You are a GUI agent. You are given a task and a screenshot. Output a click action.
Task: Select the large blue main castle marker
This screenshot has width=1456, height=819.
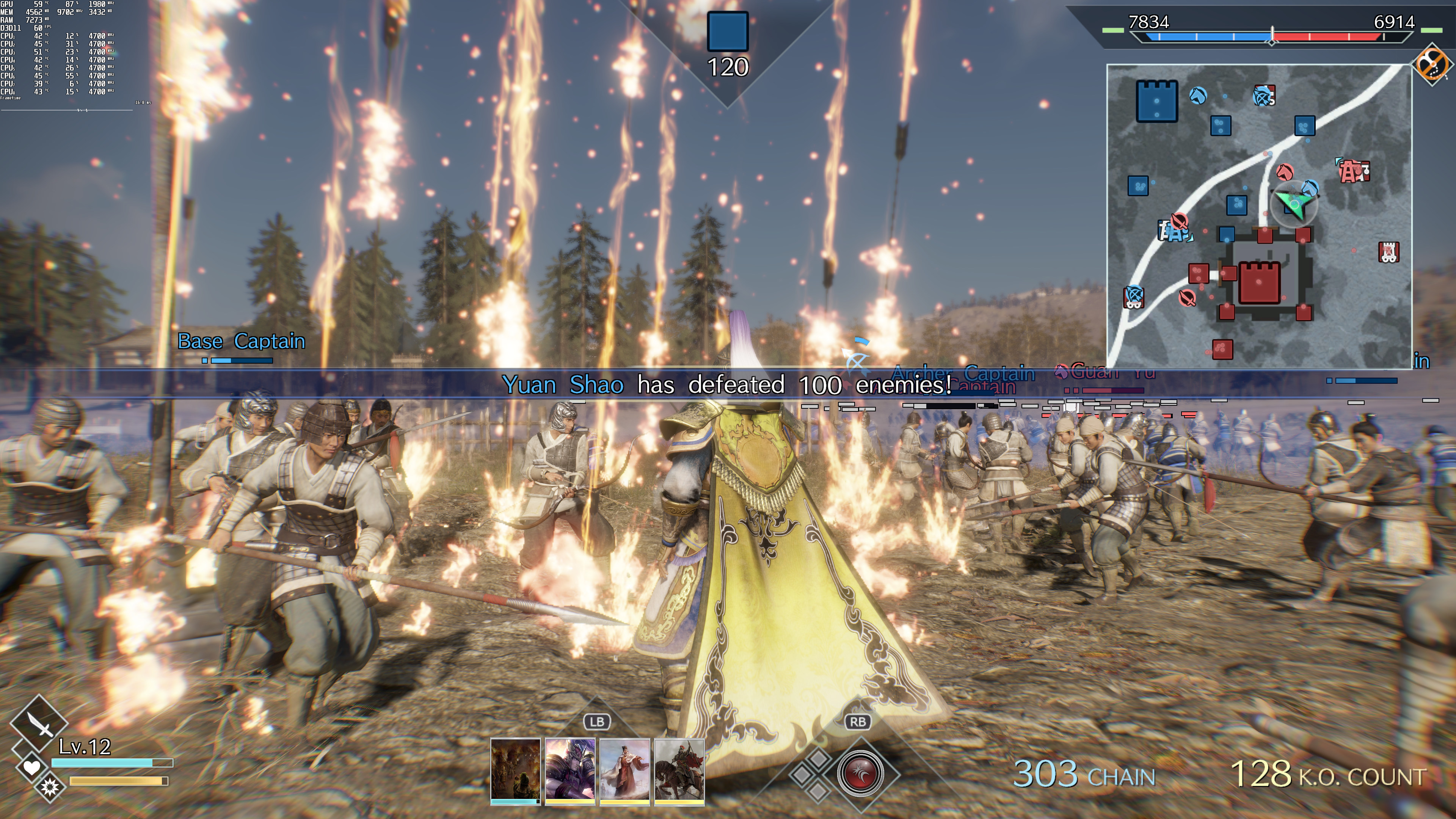(1157, 101)
